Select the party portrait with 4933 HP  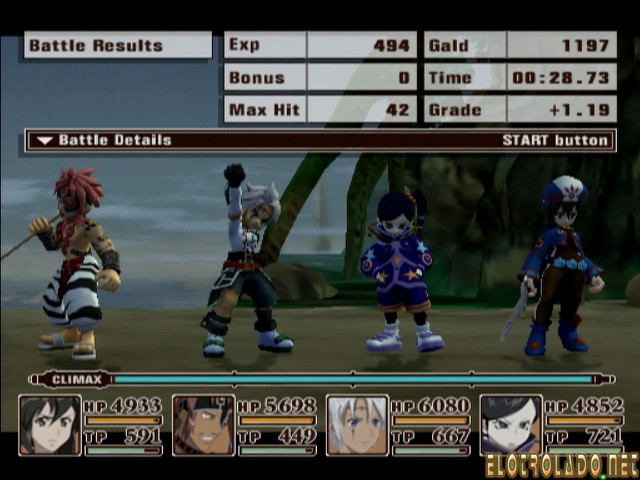pos(50,425)
